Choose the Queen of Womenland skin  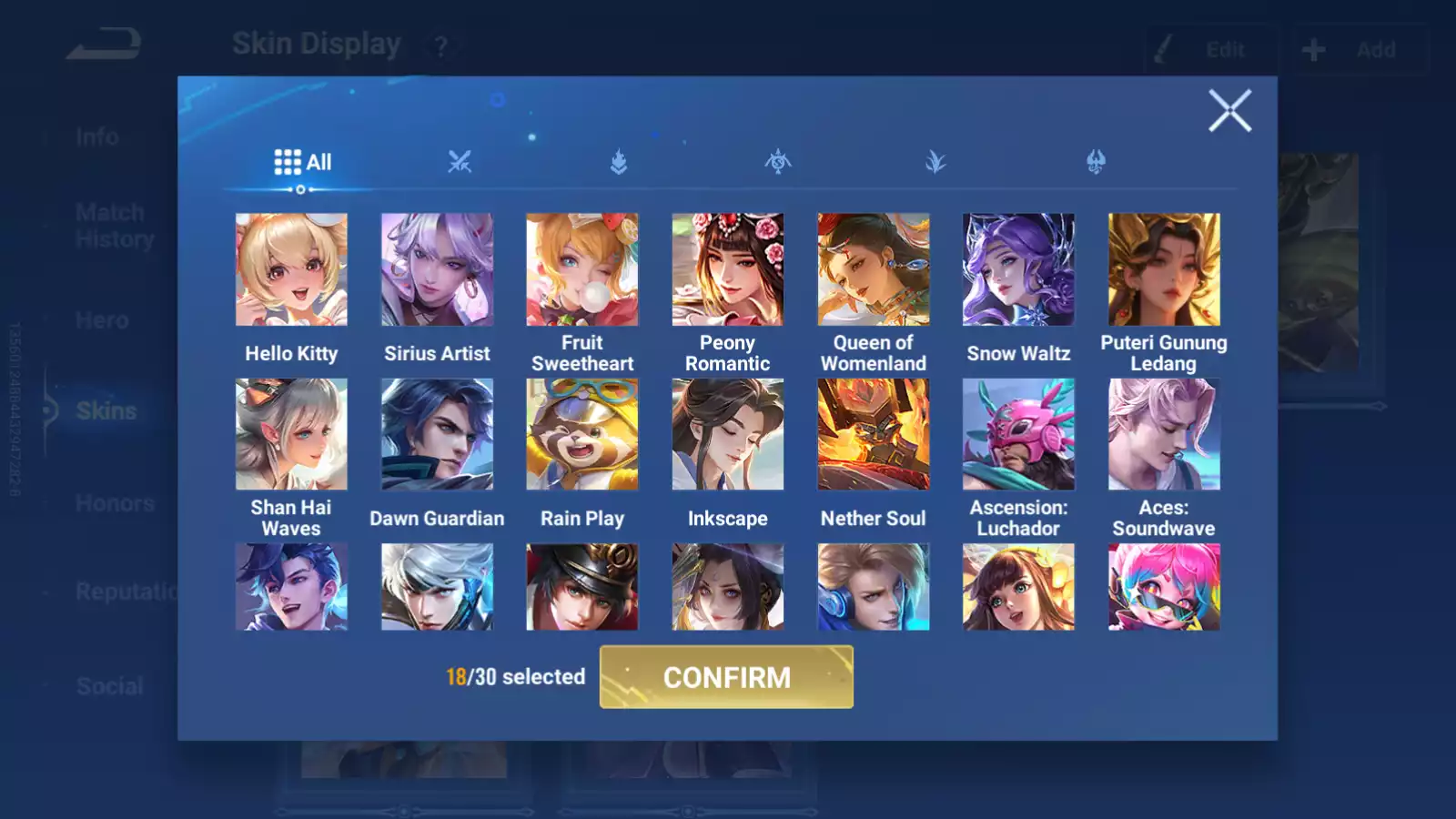click(x=873, y=269)
